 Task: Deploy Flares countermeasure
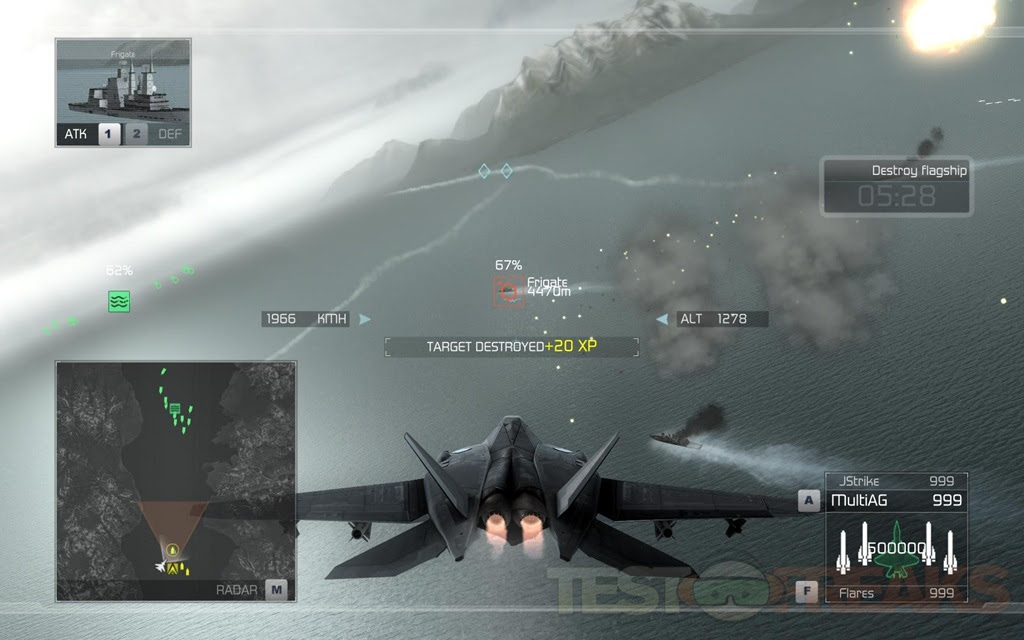[896, 593]
